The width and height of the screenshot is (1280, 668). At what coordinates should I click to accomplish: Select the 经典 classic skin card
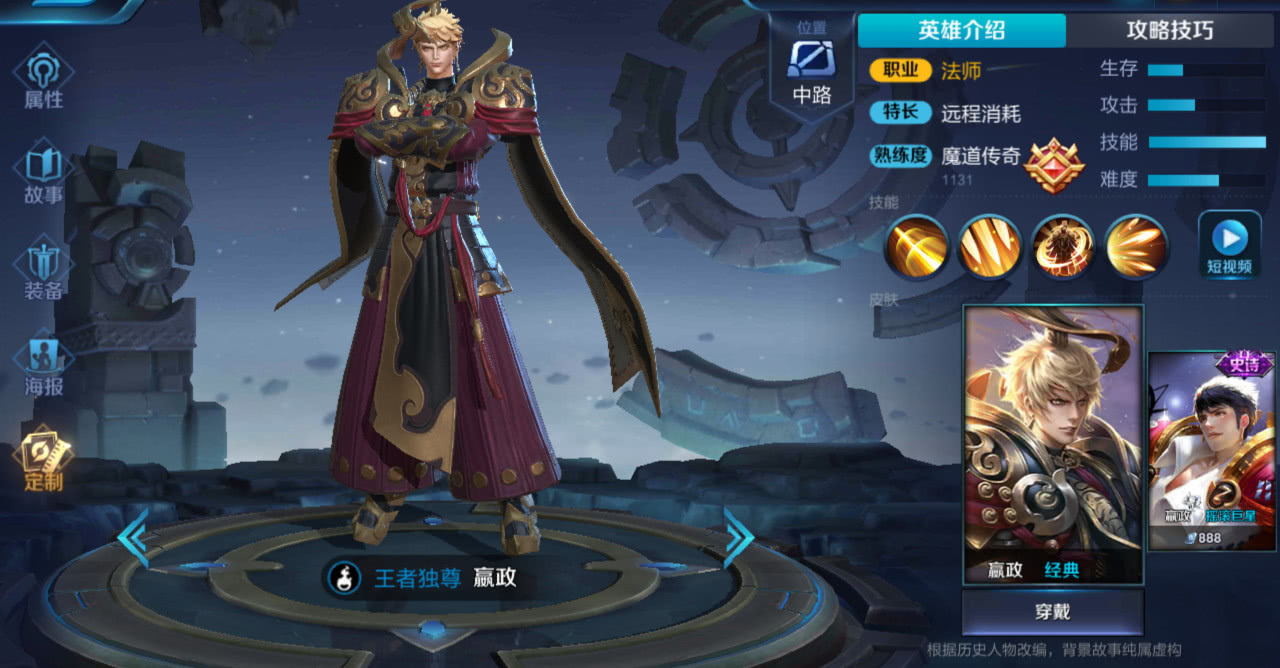tap(1052, 443)
